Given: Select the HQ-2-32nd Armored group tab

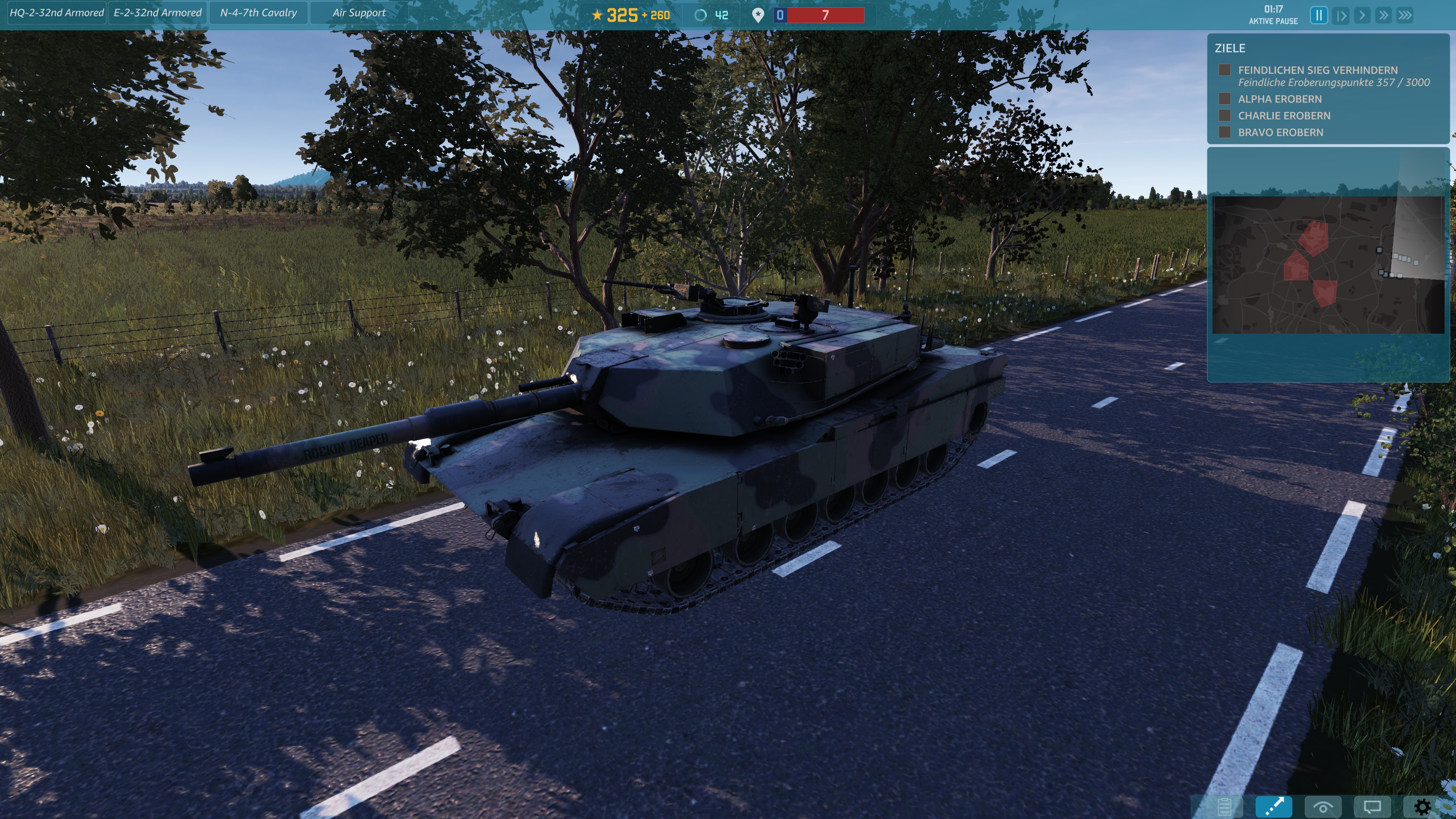Looking at the screenshot, I should point(56,13).
